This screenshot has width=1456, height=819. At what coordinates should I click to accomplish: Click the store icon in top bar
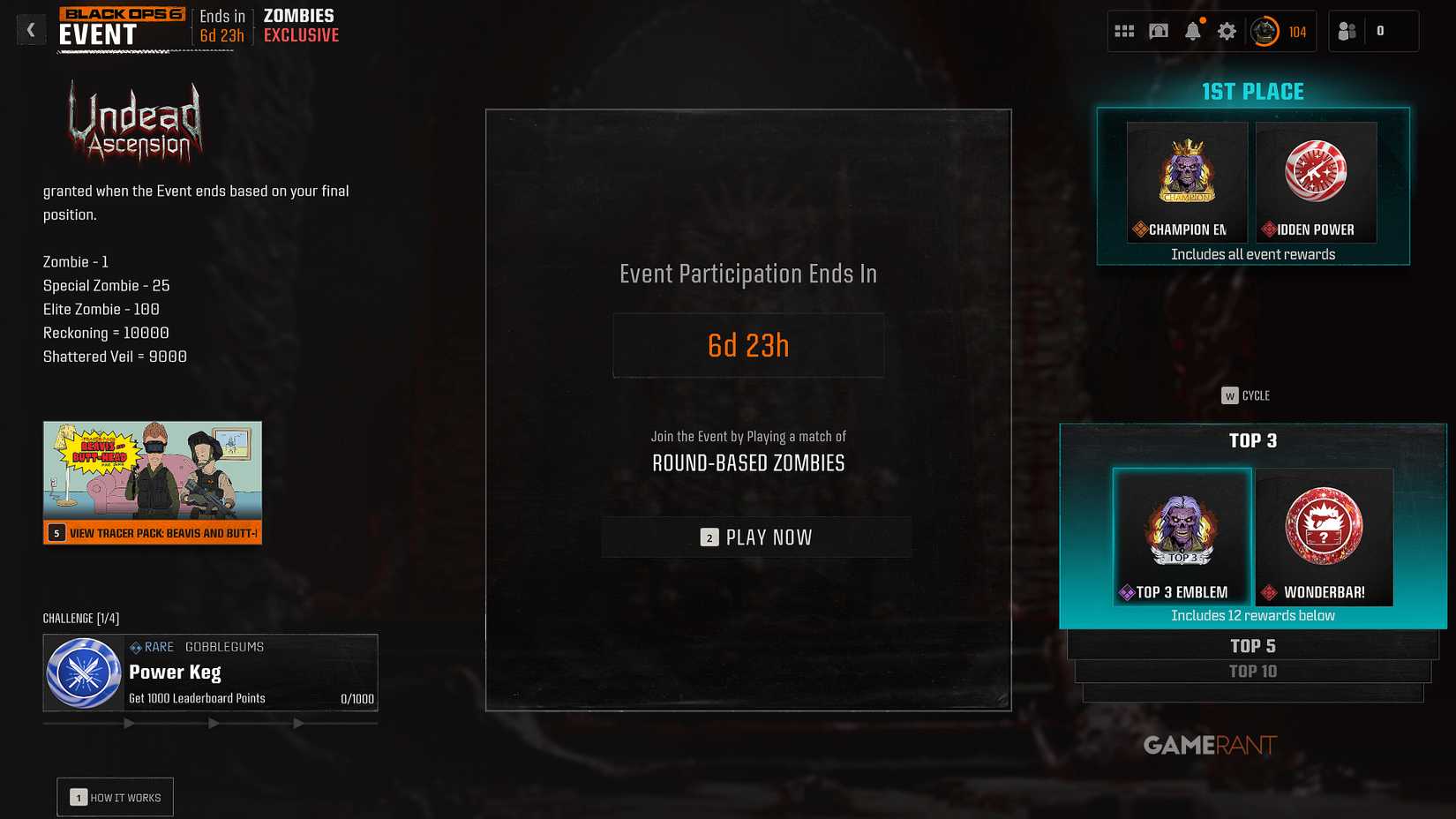tap(1159, 29)
